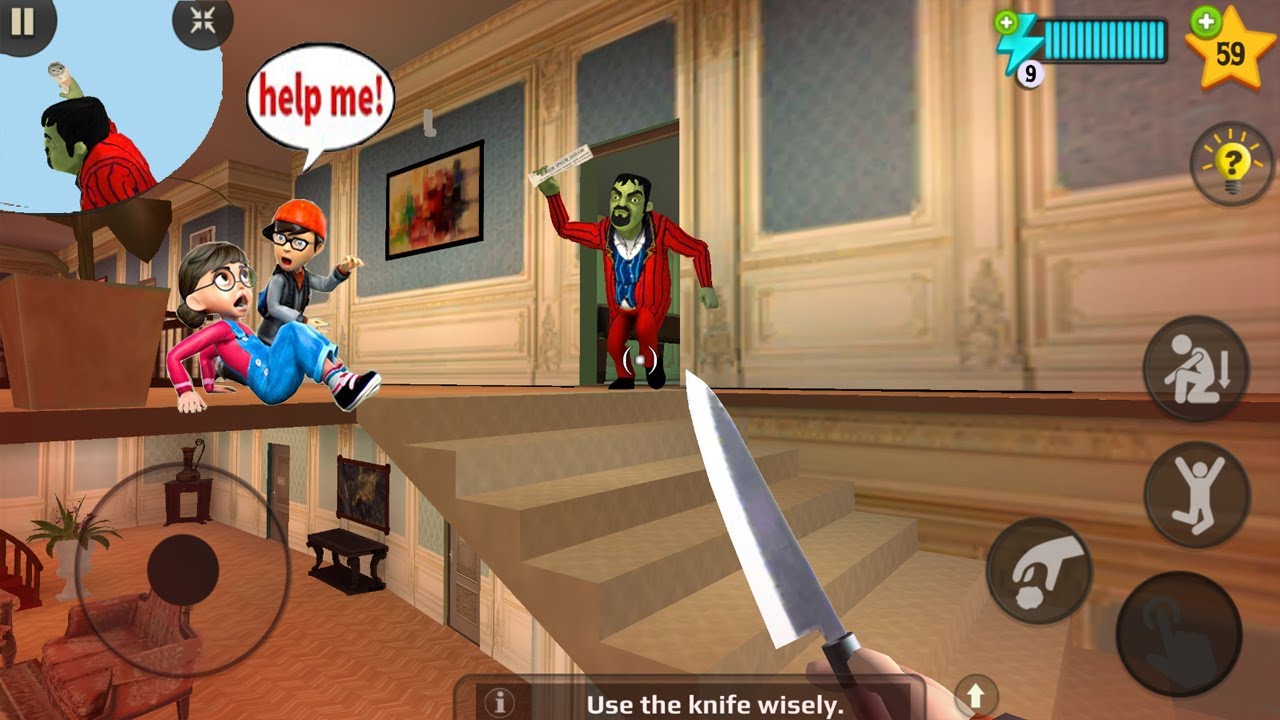This screenshot has height=720, width=1280.
Task: Click the info icon beside the hint text
Action: click(x=499, y=701)
